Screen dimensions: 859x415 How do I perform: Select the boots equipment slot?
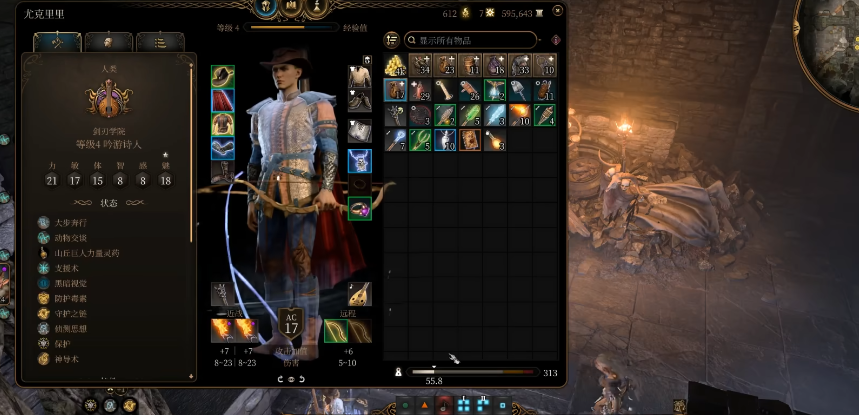(x=222, y=172)
